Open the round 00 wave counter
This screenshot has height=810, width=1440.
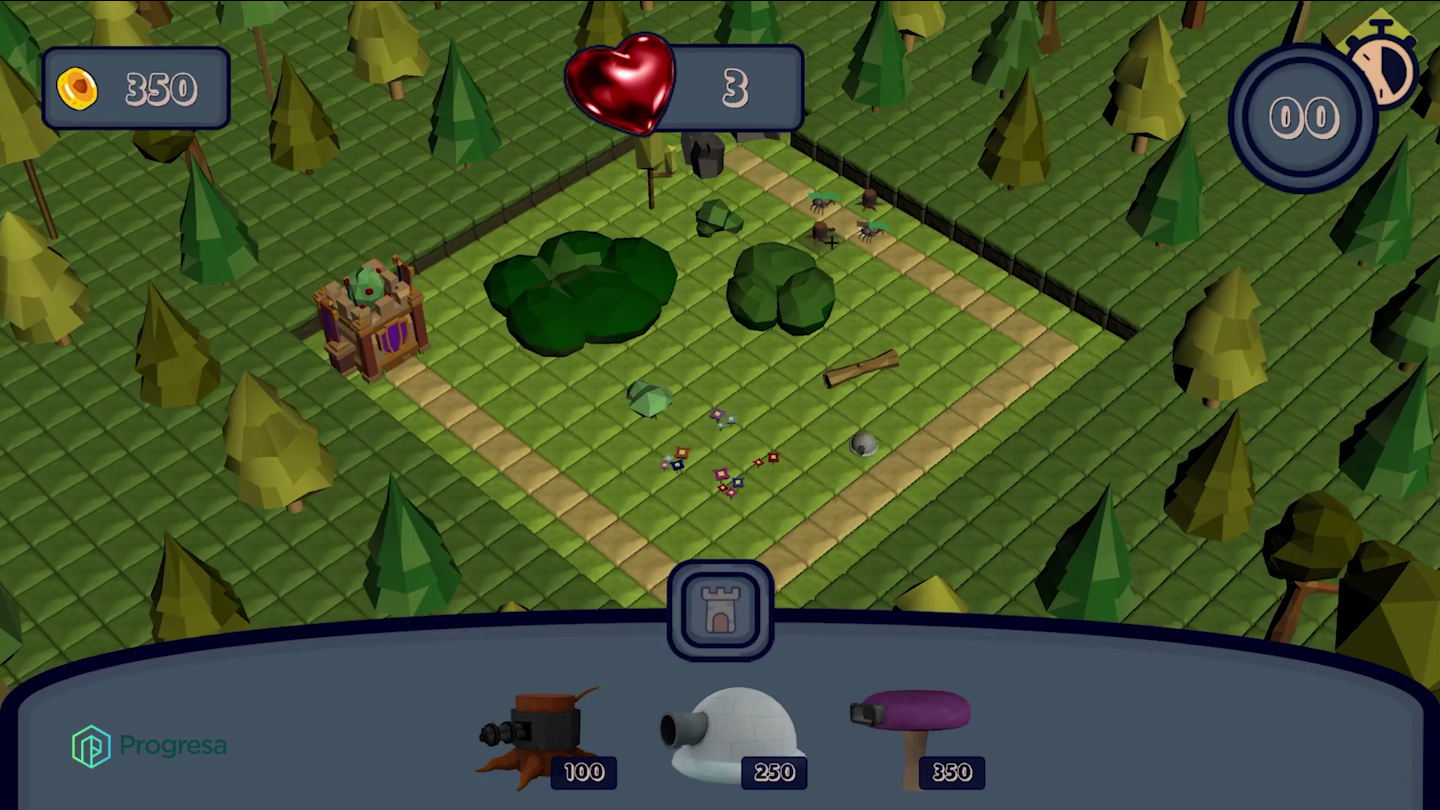coord(1302,119)
